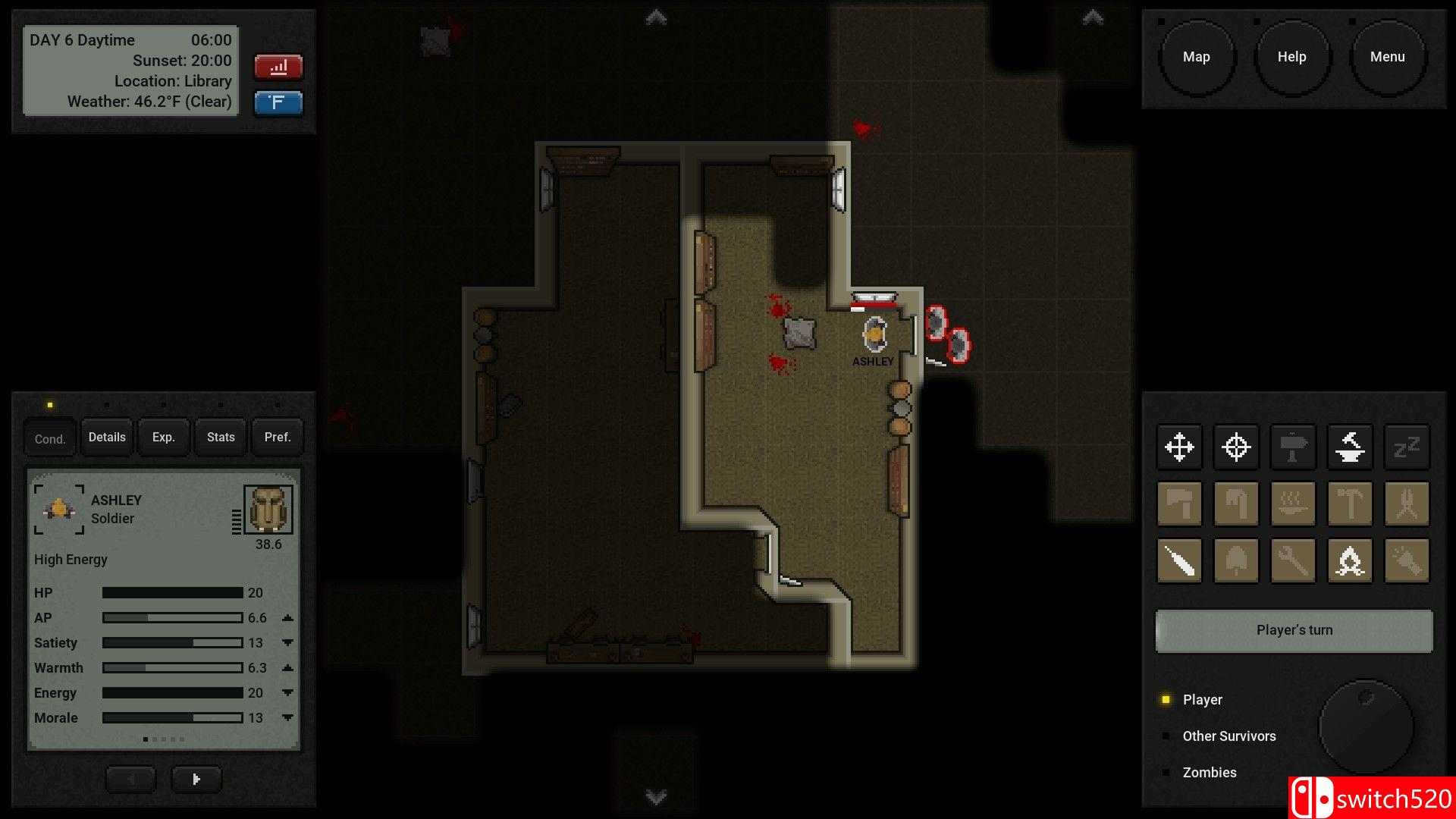Open the Stats tab

point(220,437)
